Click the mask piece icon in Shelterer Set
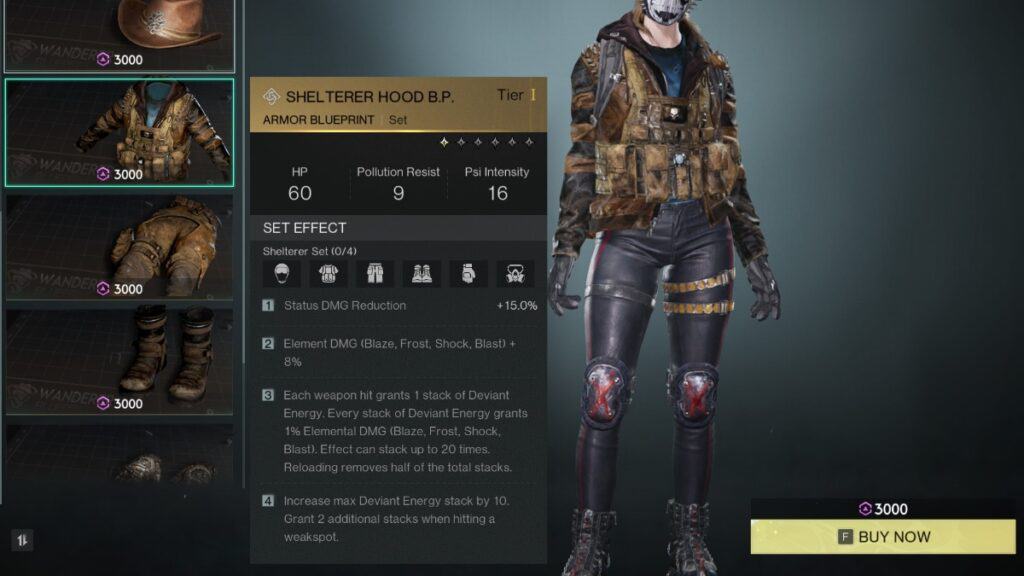Image resolution: width=1024 pixels, height=576 pixels. point(282,274)
